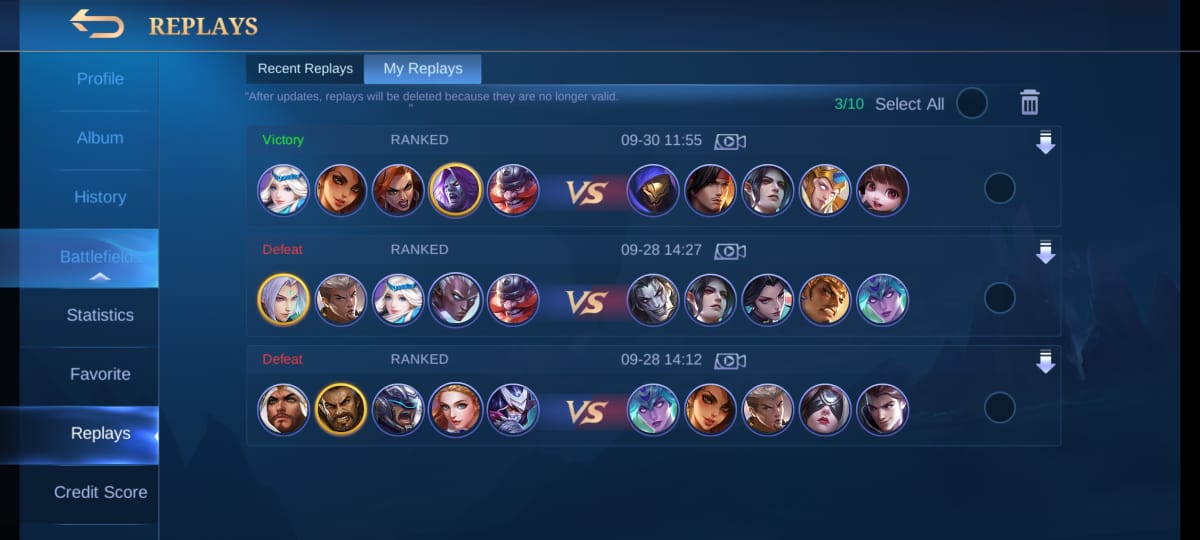Select the checkbox of the 09-28 14:27 replay
The width and height of the screenshot is (1200, 540).
click(999, 298)
